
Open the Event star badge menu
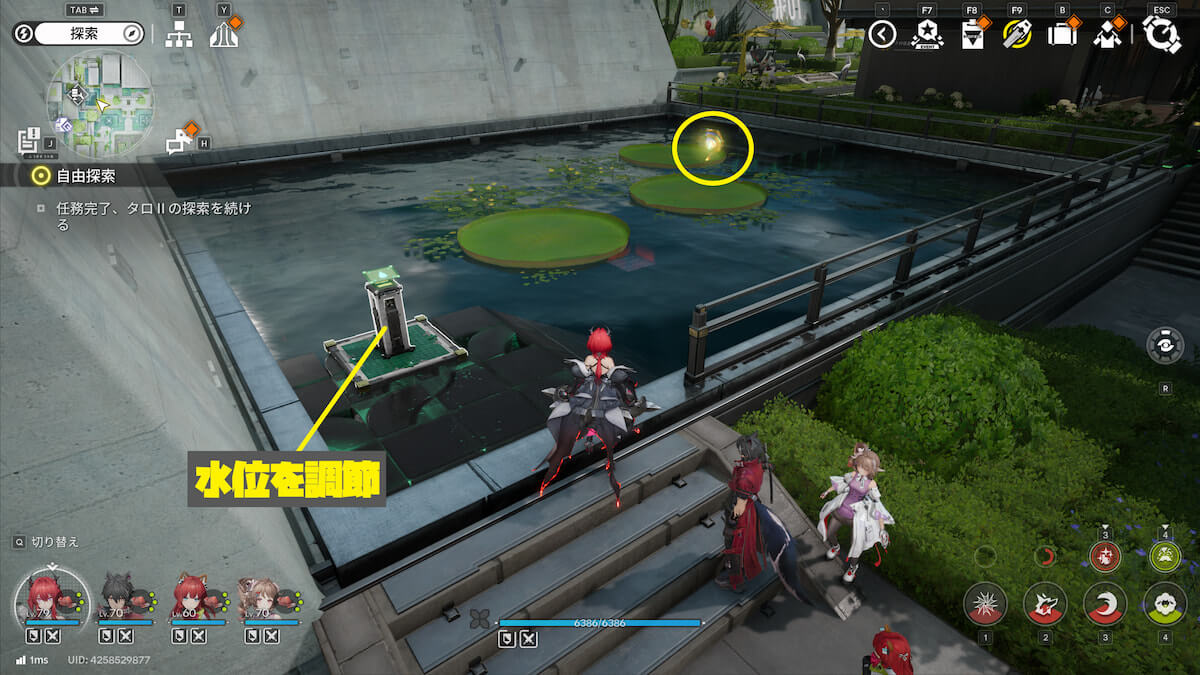pyautogui.click(x=927, y=35)
